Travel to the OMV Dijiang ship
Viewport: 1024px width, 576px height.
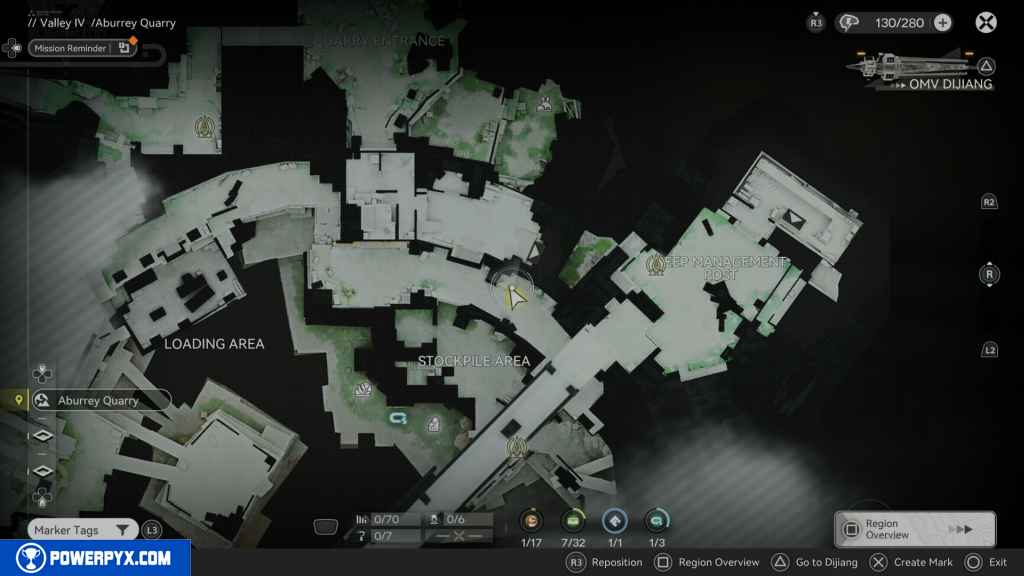click(922, 71)
